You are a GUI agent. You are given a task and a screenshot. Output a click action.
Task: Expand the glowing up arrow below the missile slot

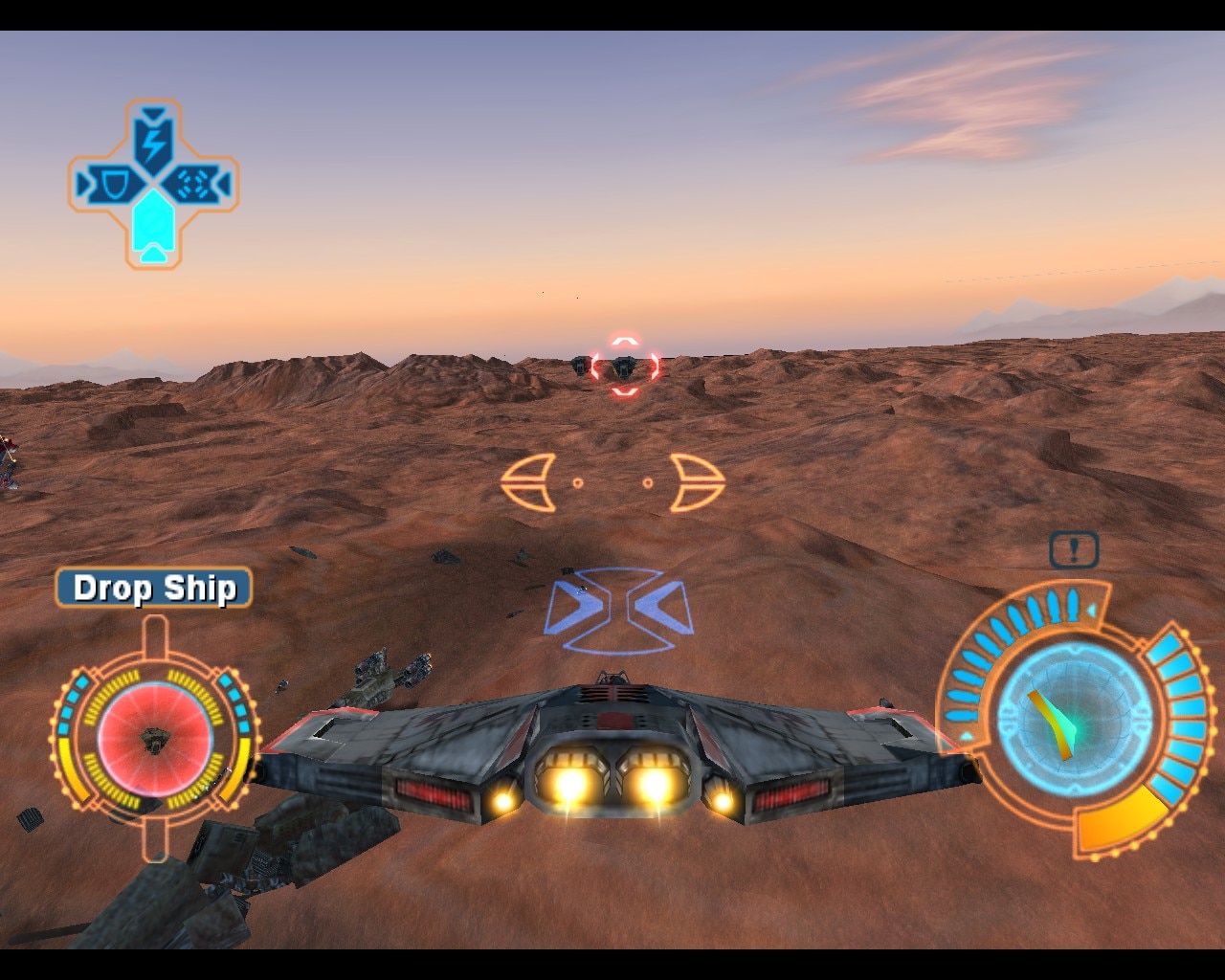[x=153, y=255]
